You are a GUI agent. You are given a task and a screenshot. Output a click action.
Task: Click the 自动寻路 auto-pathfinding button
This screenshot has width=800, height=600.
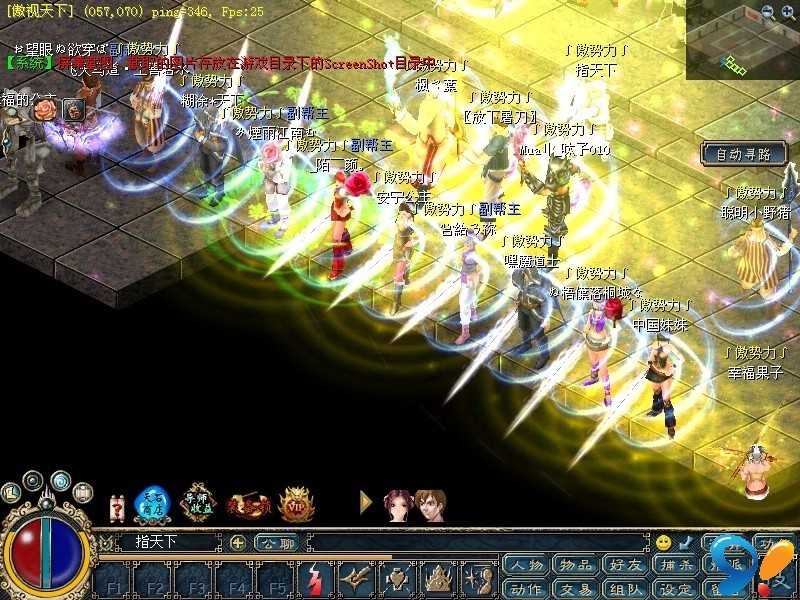pyautogui.click(x=743, y=154)
